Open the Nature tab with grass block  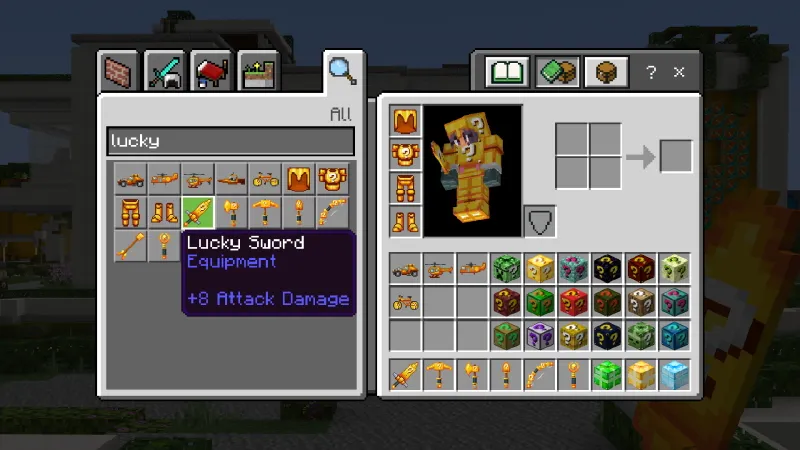(x=256, y=73)
